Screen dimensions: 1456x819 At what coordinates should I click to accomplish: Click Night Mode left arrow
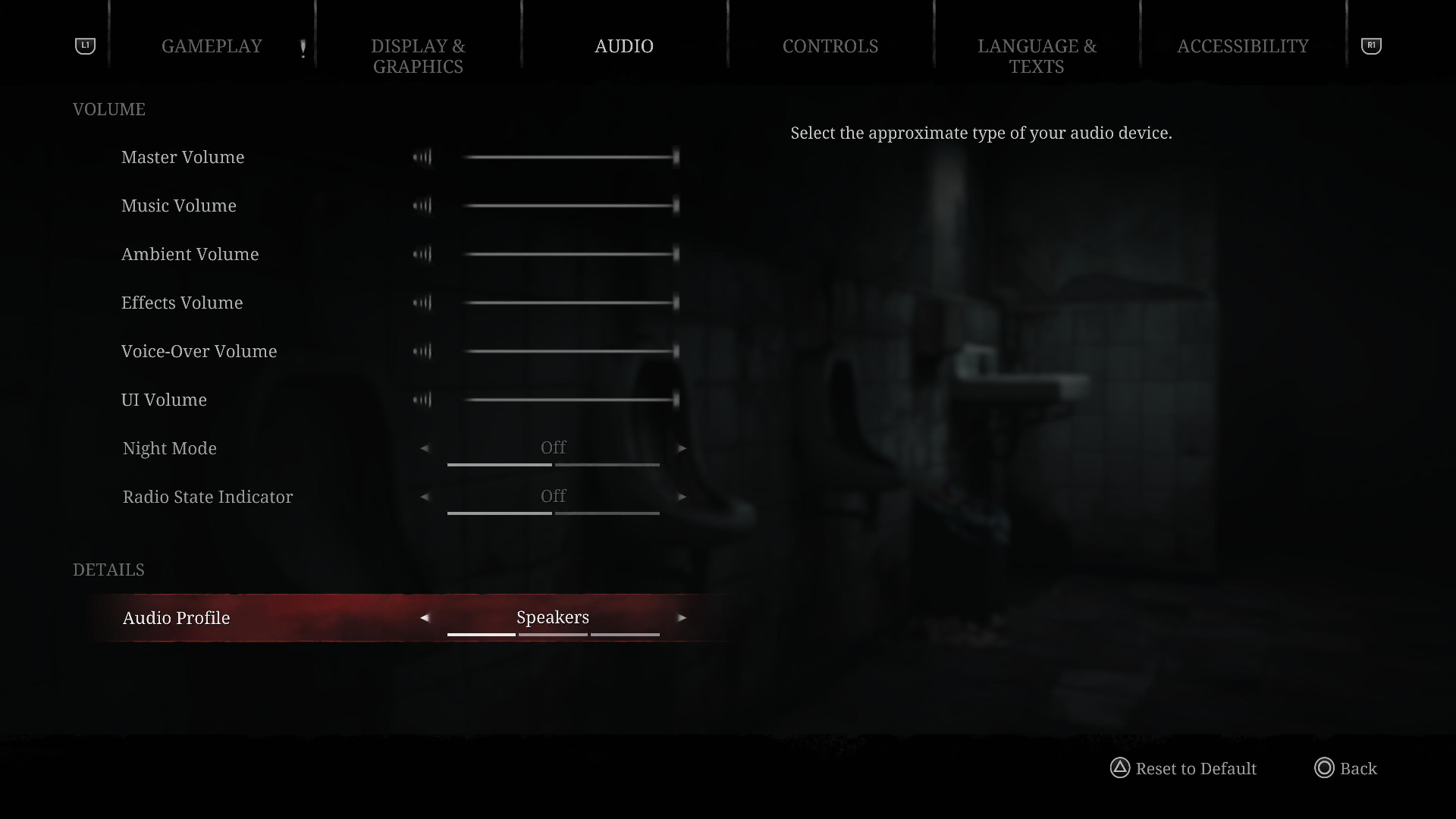pos(425,448)
